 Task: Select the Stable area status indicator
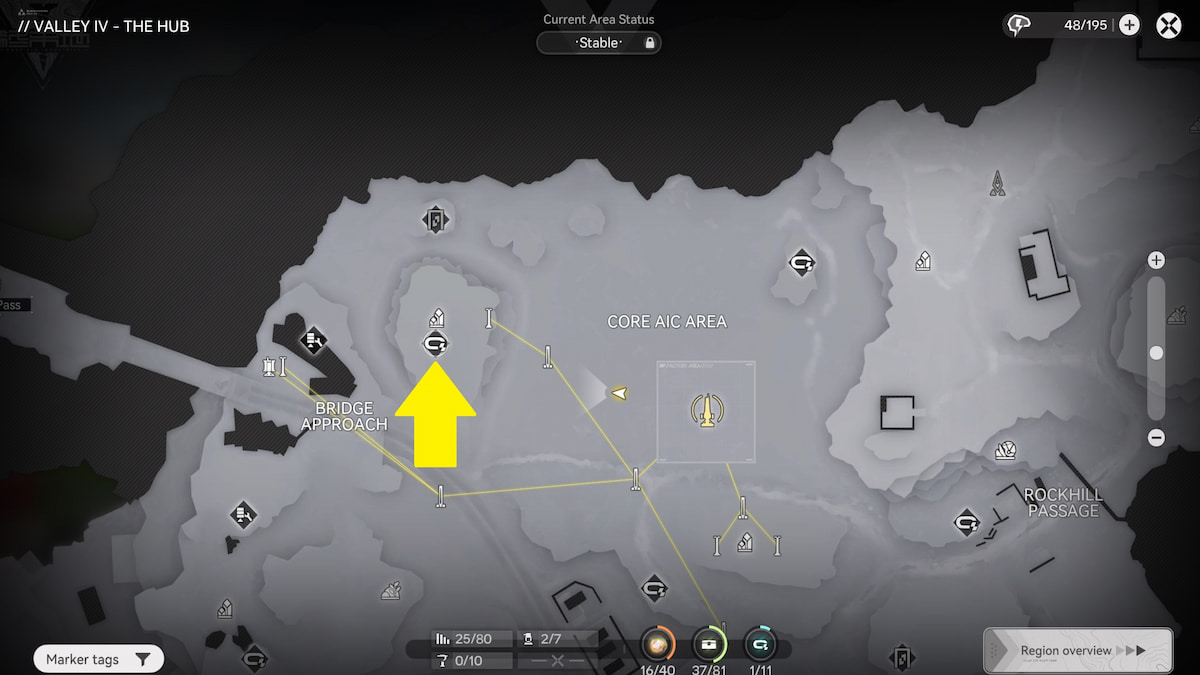(599, 43)
